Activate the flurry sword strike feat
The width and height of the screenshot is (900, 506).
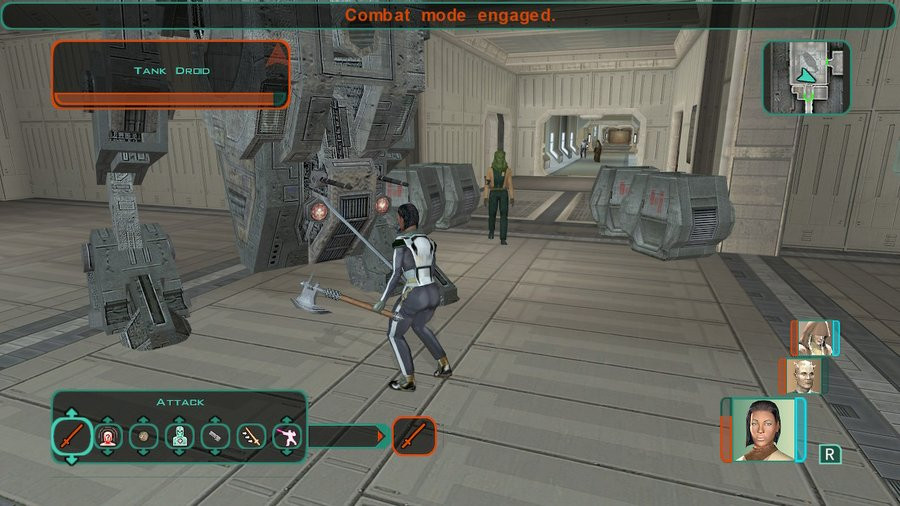tap(251, 436)
